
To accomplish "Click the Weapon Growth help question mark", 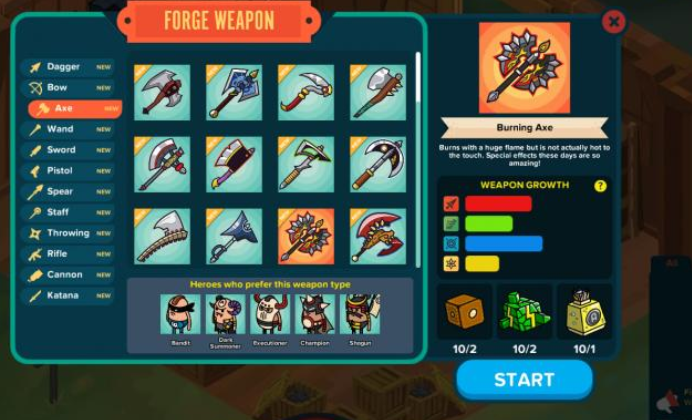I will tap(600, 186).
